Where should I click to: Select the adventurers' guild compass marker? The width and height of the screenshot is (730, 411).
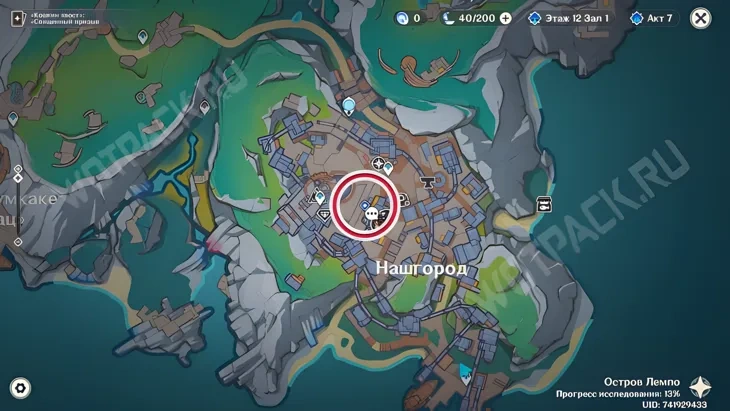pyautogui.click(x=379, y=163)
